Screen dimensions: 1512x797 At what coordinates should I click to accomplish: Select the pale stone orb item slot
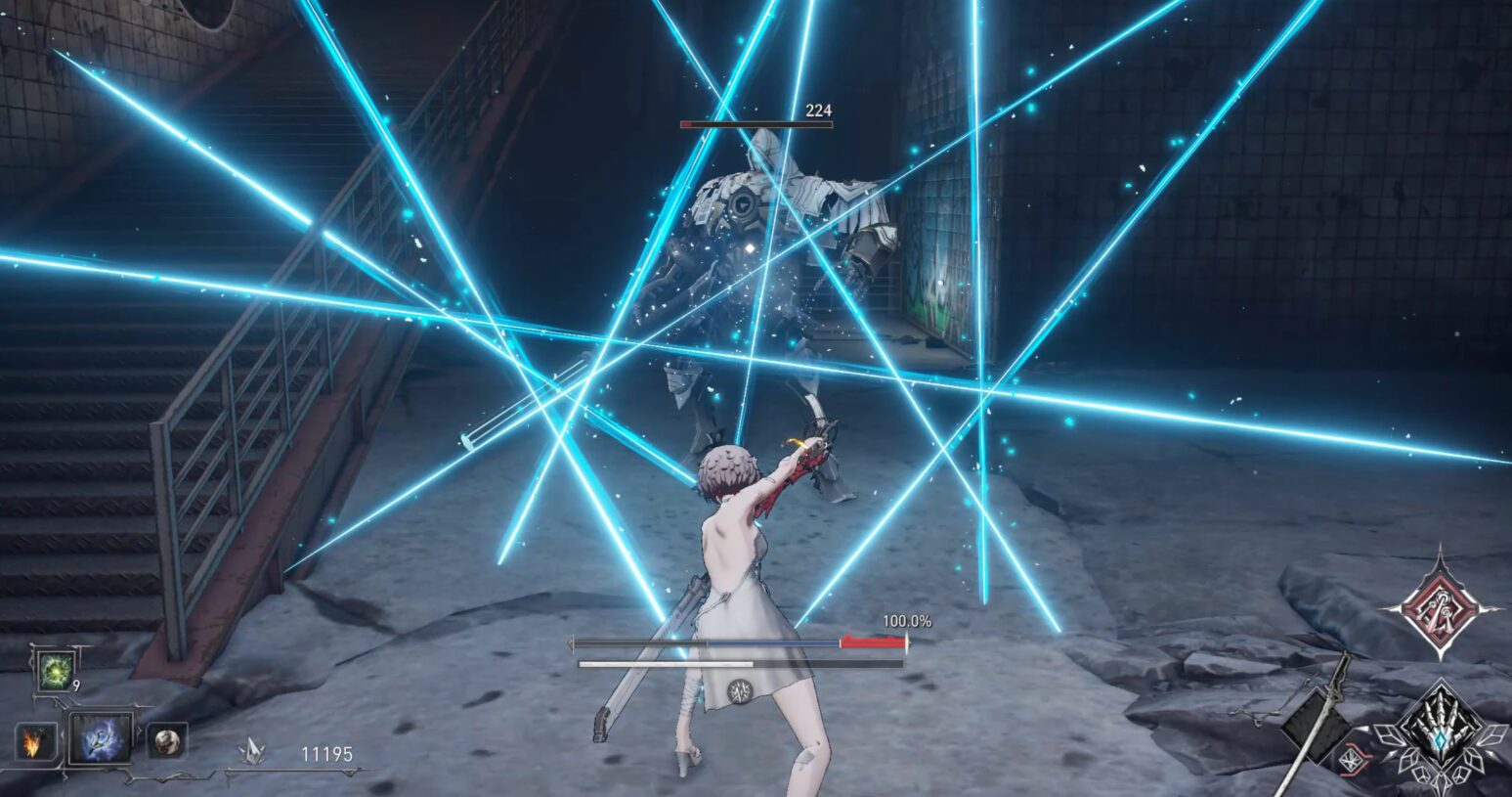[167, 742]
